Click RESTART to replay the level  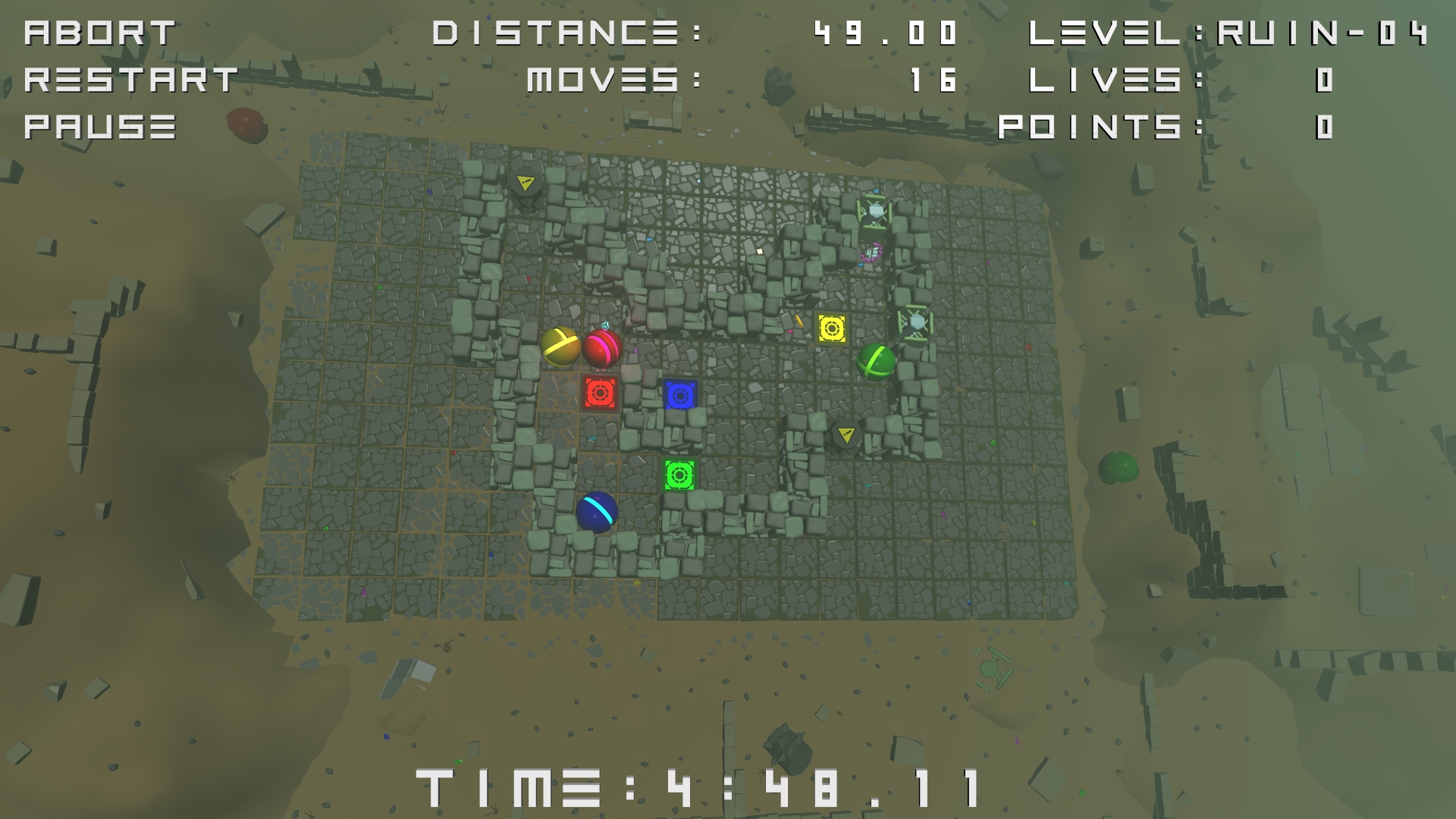coord(129,78)
